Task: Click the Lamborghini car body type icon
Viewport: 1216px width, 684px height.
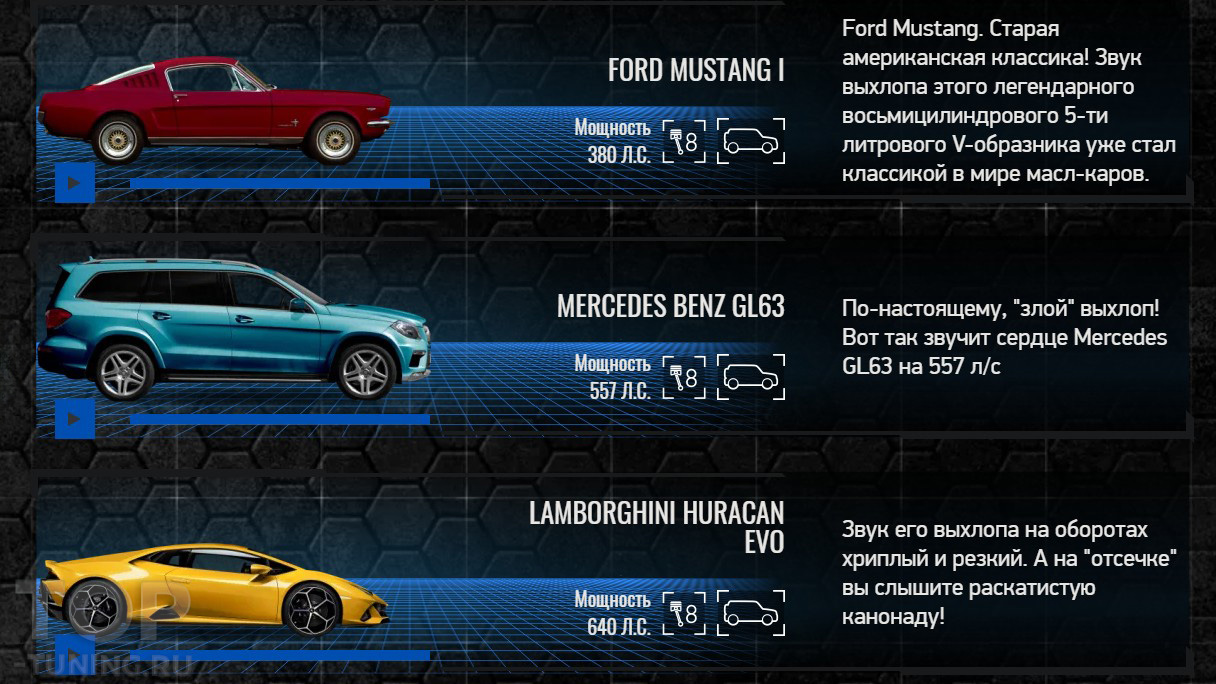Action: pyautogui.click(x=752, y=613)
